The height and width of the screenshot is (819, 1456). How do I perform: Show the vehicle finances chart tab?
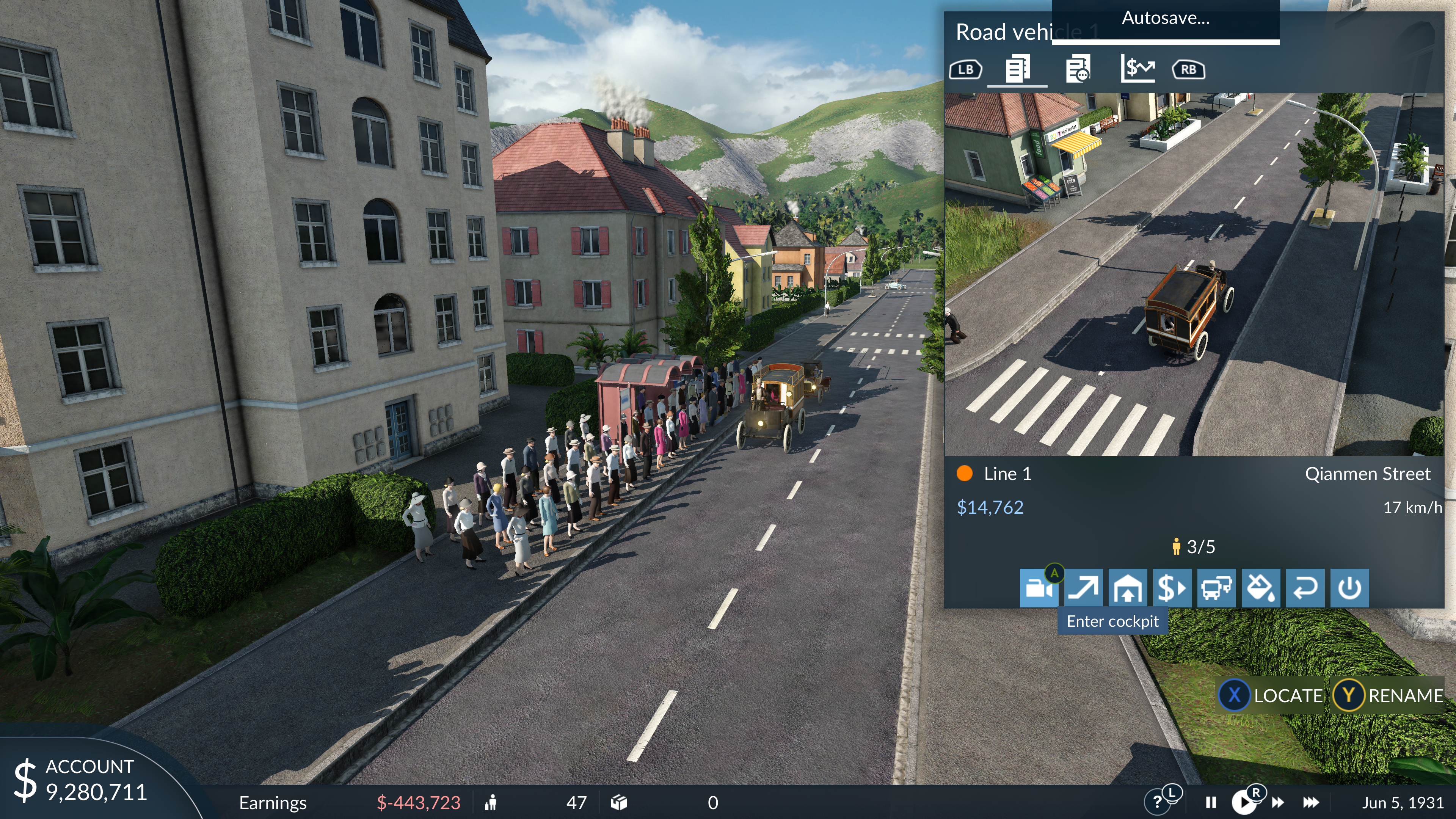click(1137, 69)
